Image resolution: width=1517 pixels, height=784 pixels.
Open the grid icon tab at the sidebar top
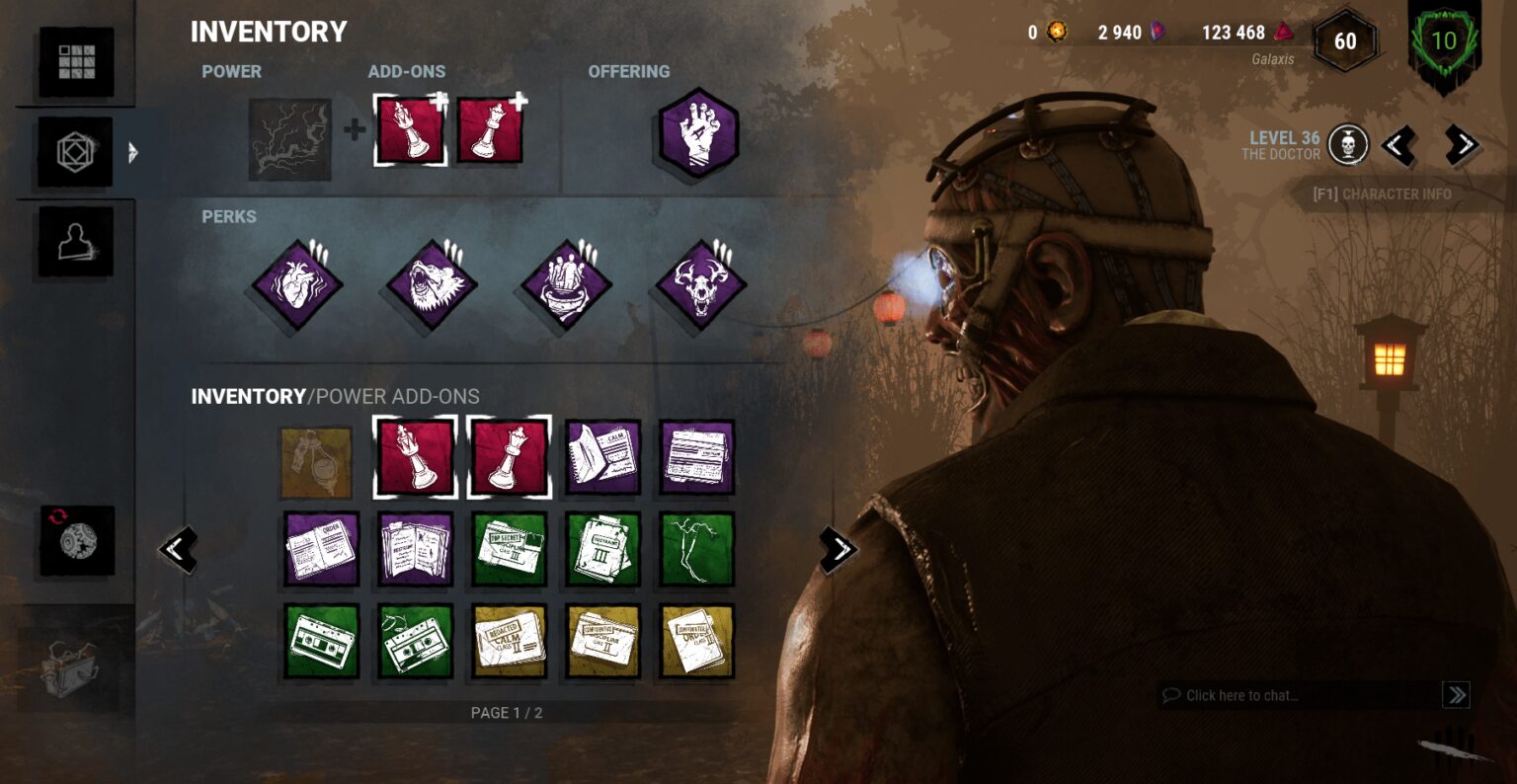[x=77, y=61]
